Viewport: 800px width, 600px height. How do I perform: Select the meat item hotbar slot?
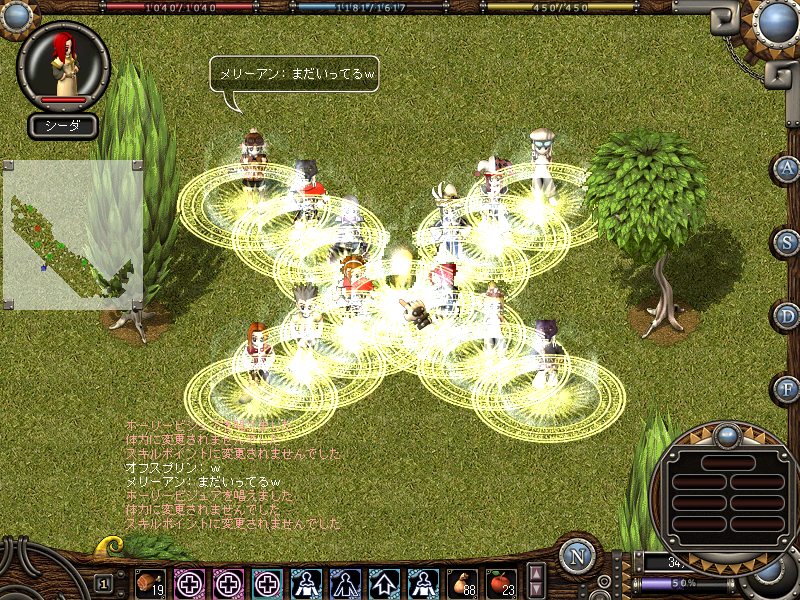point(150,582)
